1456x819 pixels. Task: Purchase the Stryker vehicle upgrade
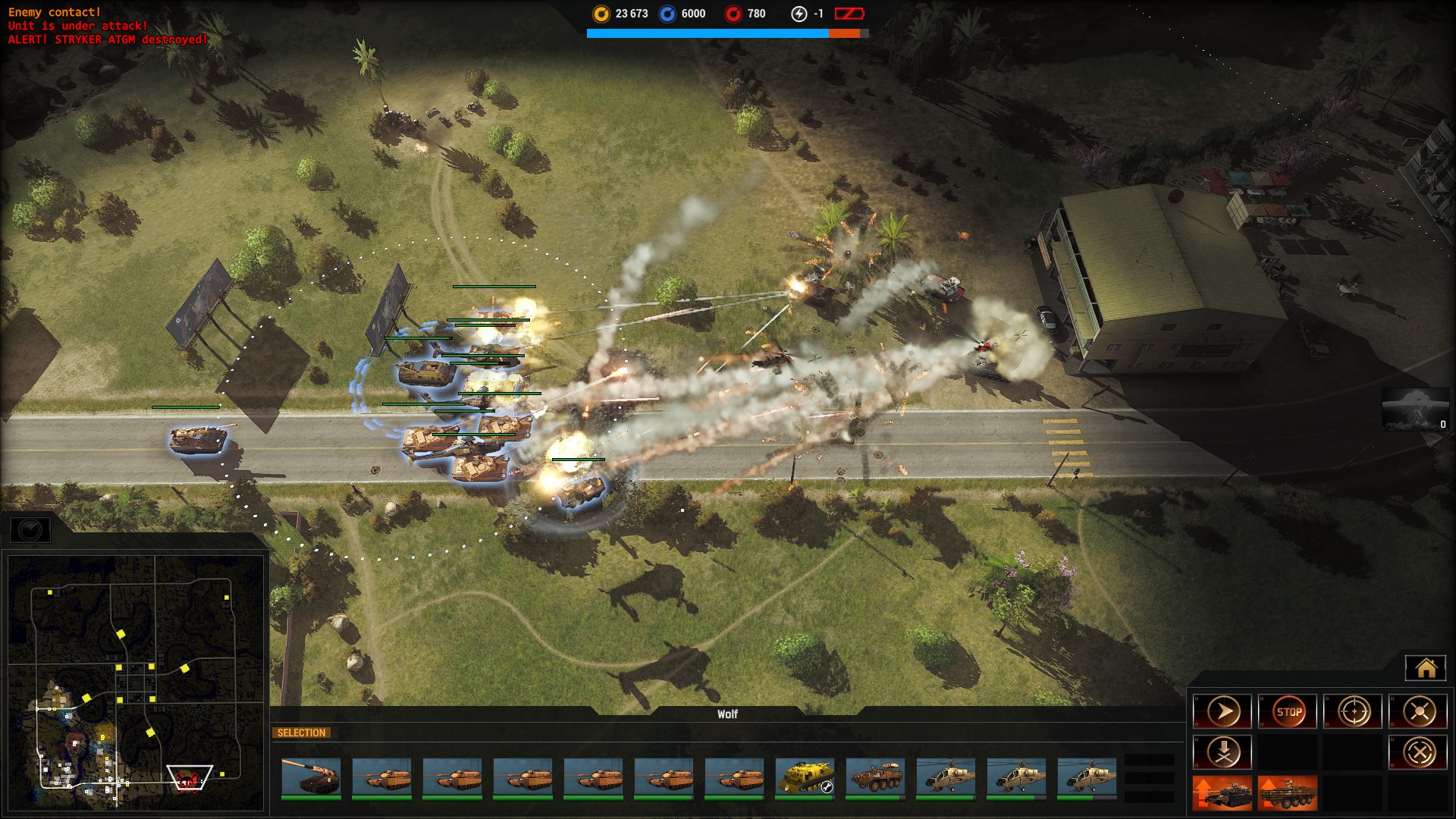coord(1288,793)
